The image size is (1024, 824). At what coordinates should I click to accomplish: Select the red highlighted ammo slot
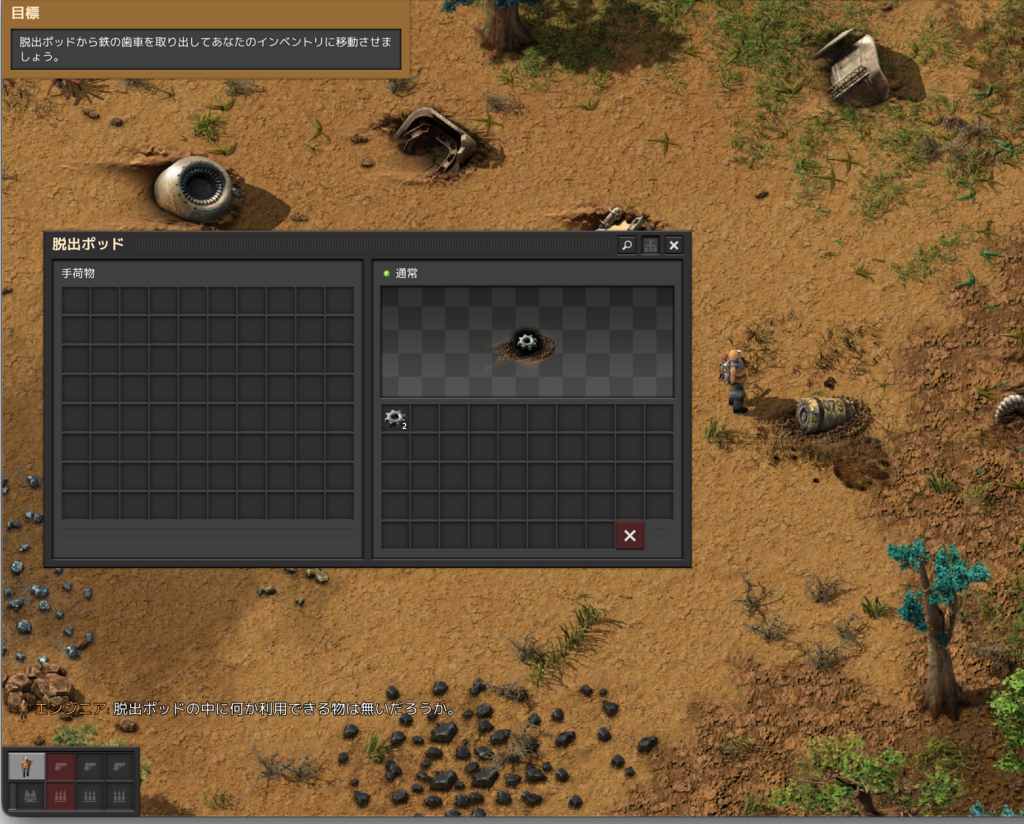pyautogui.click(x=61, y=796)
